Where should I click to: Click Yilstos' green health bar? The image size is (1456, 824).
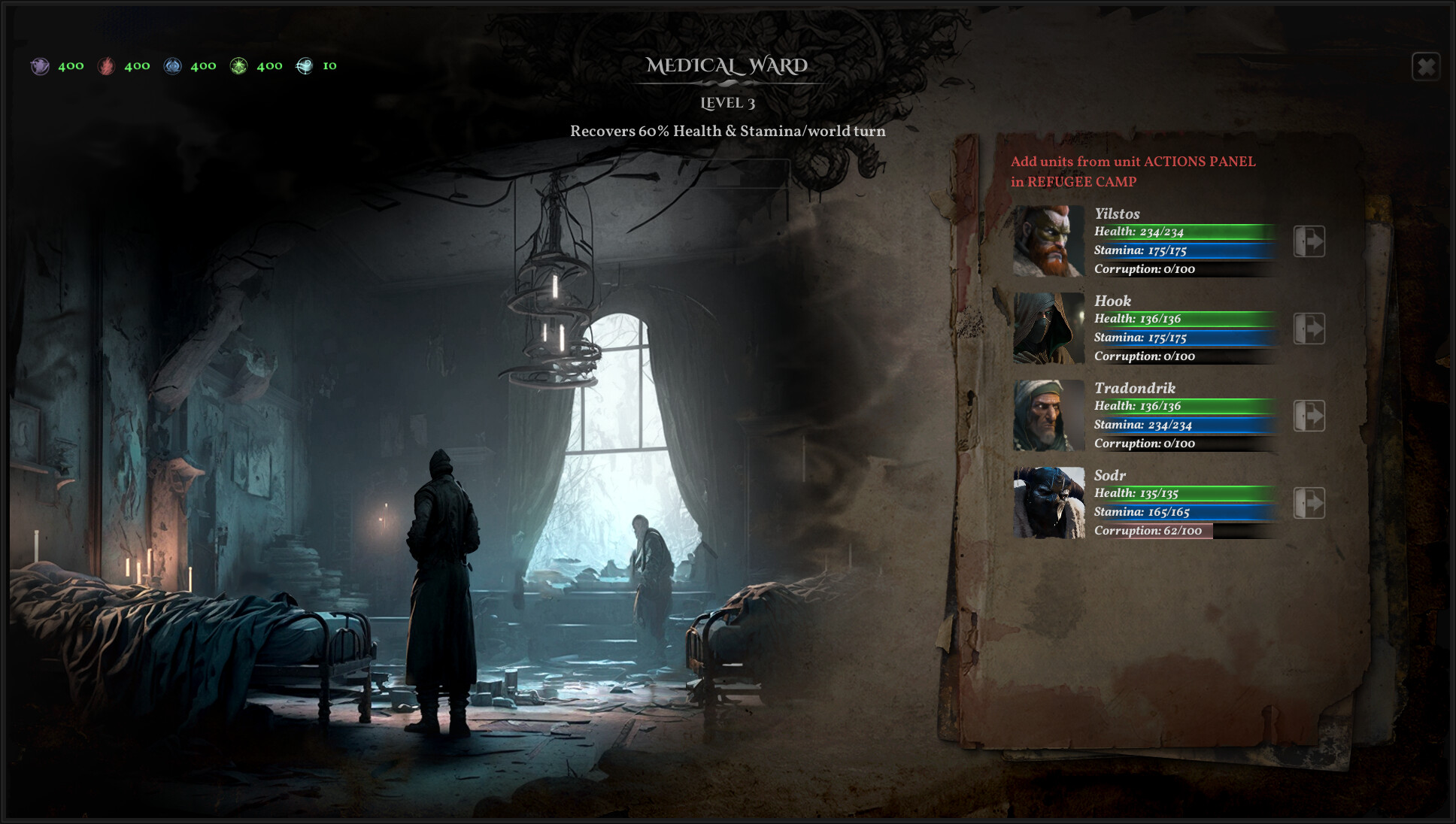tap(1181, 232)
